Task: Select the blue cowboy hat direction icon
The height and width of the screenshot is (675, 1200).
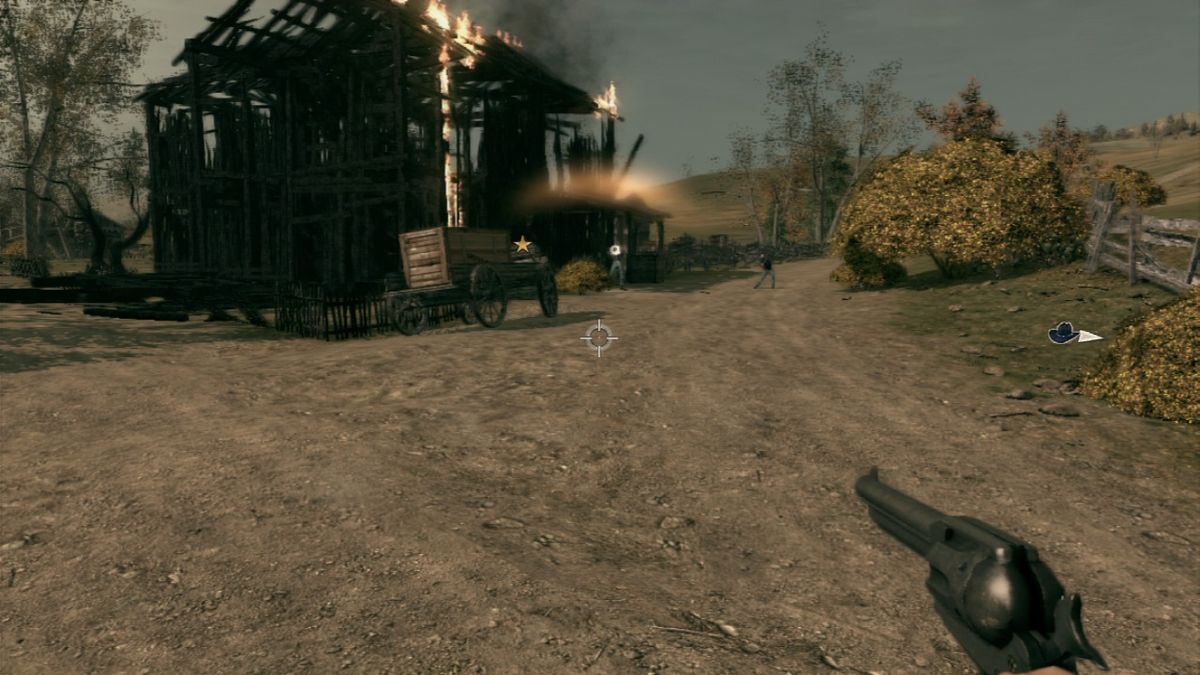Action: tap(1064, 333)
